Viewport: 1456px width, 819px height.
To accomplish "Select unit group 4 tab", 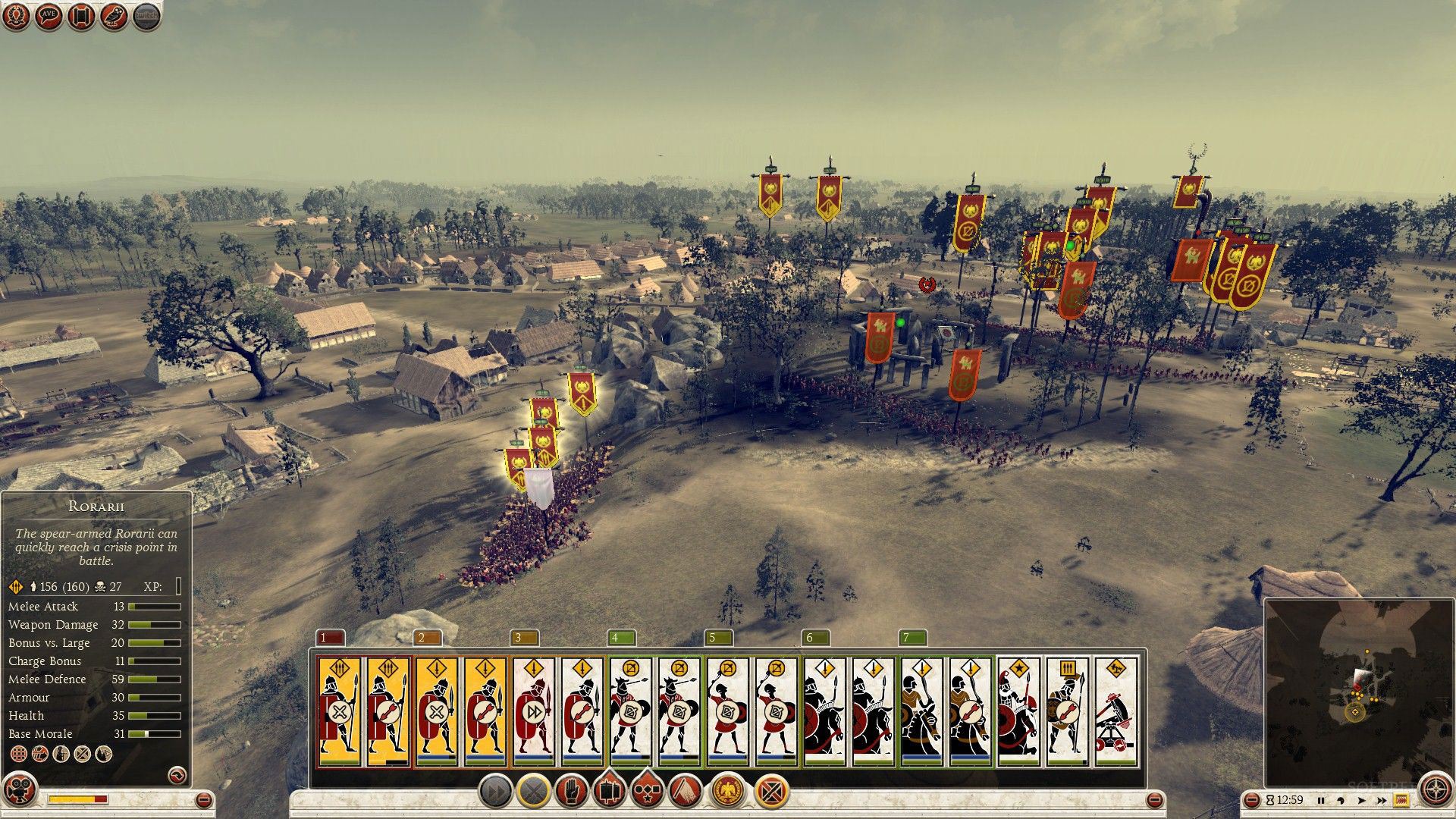I will (x=622, y=638).
